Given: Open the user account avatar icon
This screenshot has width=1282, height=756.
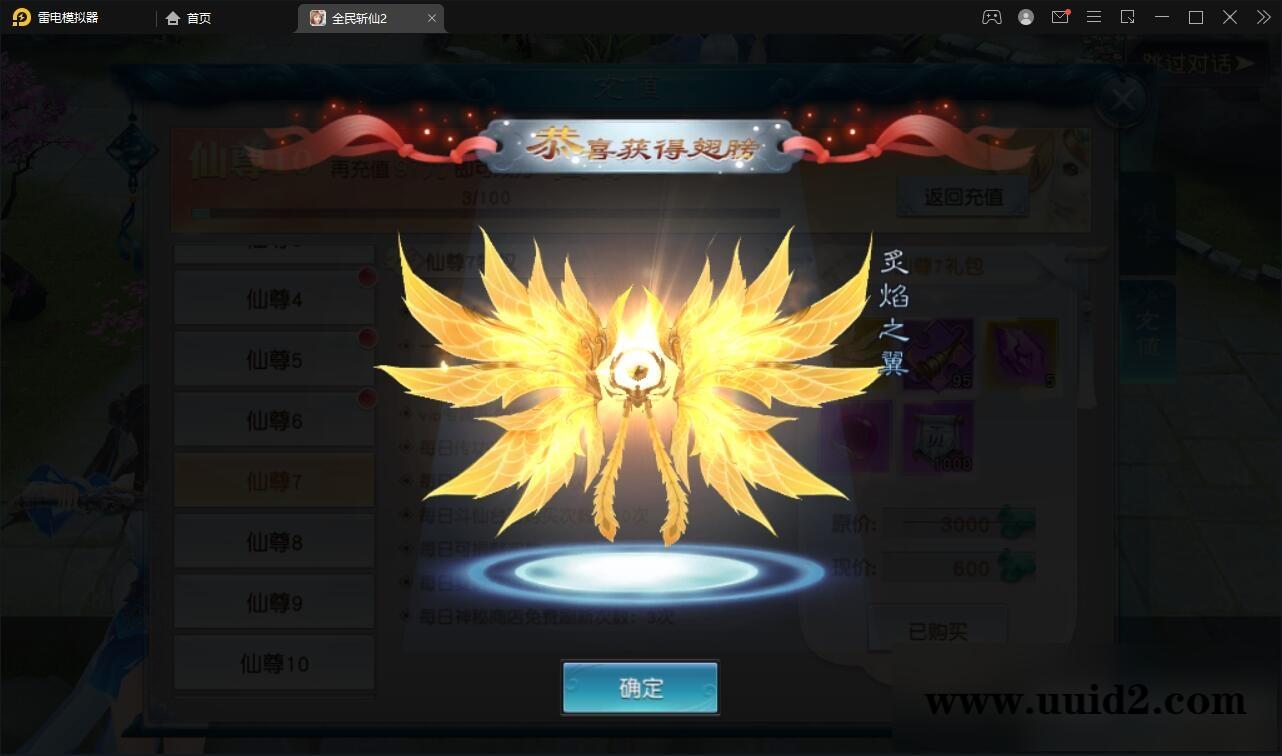Looking at the screenshot, I should 1026,17.
